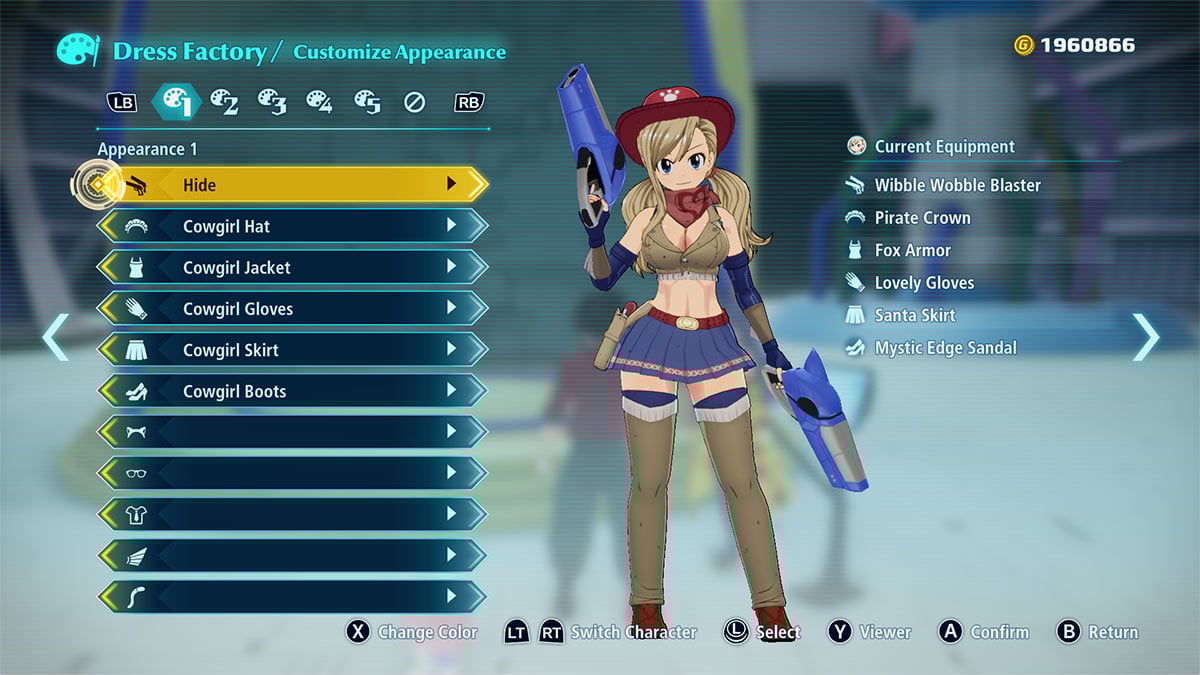Go to appearance palette 4 tab
Screen dimensions: 1200x675
(319, 101)
